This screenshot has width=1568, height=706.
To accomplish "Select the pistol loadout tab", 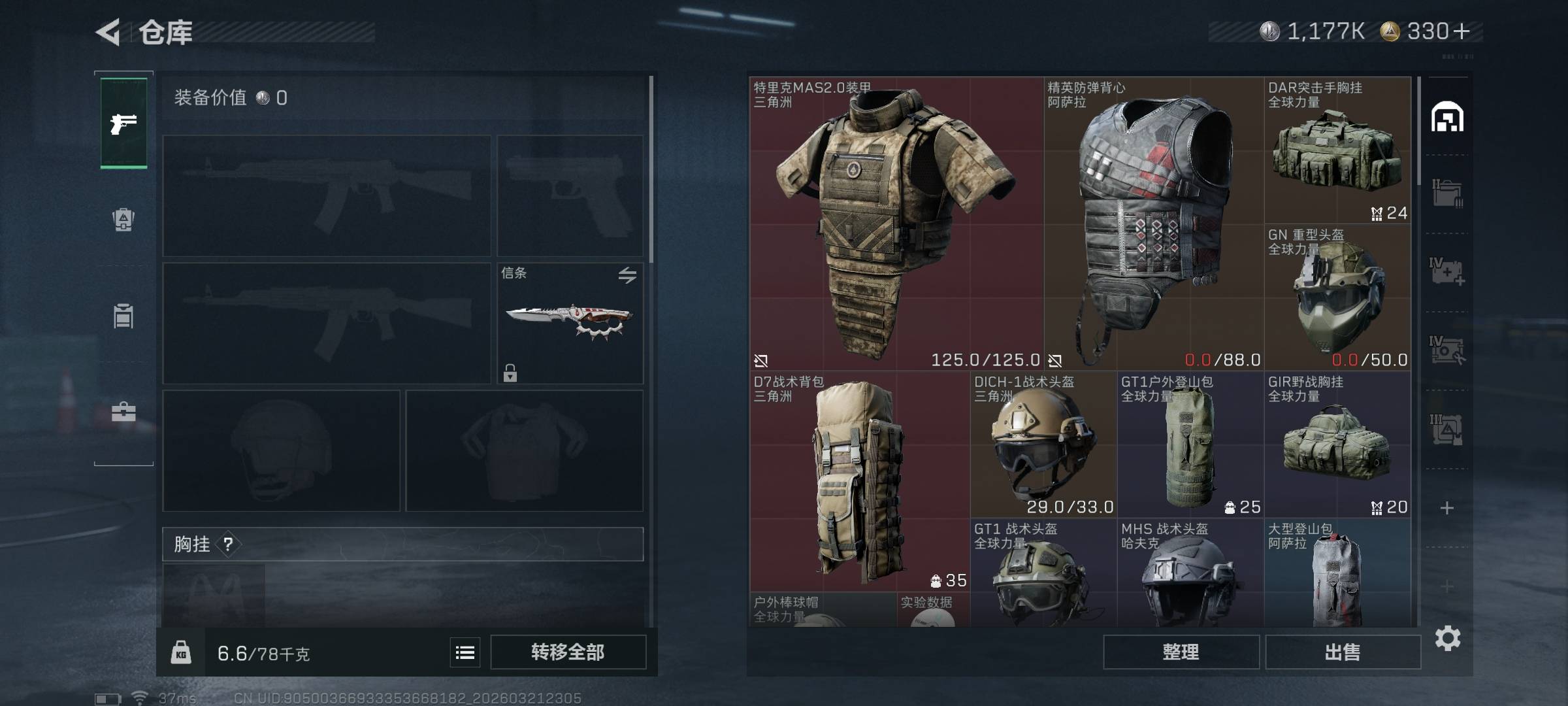I will tap(123, 123).
